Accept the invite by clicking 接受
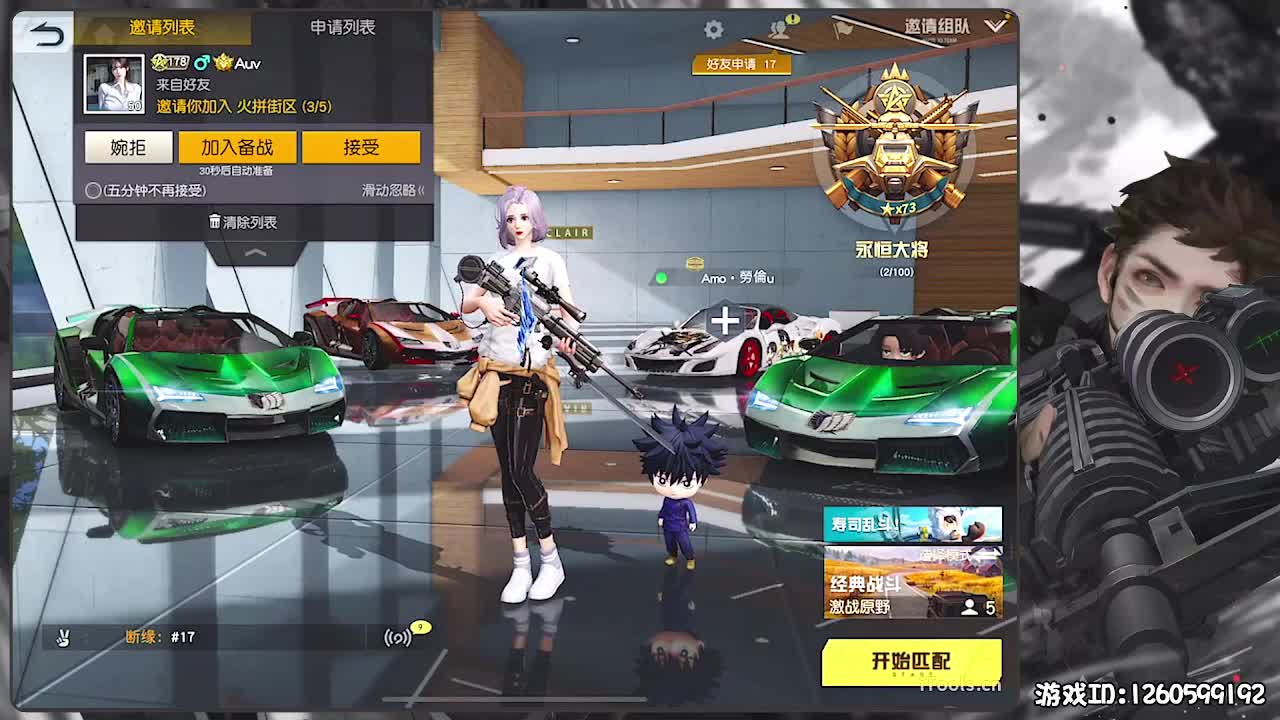Screen dimensions: 1280x720 coord(363,147)
